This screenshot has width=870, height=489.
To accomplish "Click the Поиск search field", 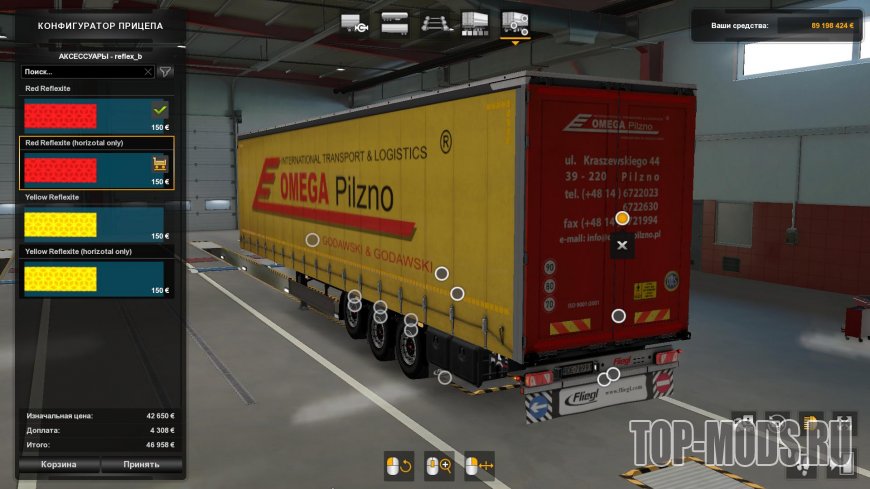I will click(x=82, y=72).
